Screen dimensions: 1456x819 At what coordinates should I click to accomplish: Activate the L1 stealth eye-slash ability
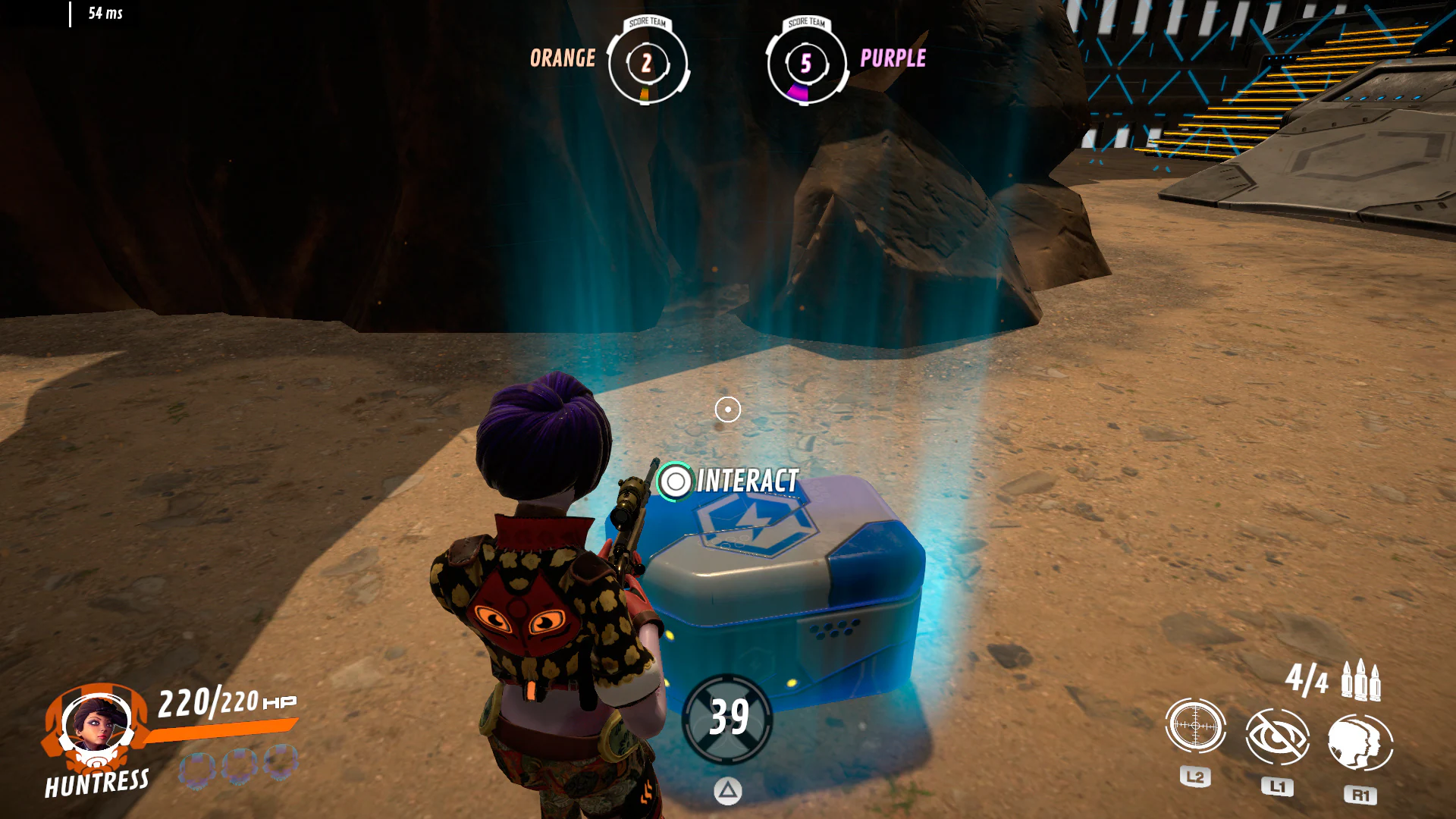coord(1278,736)
